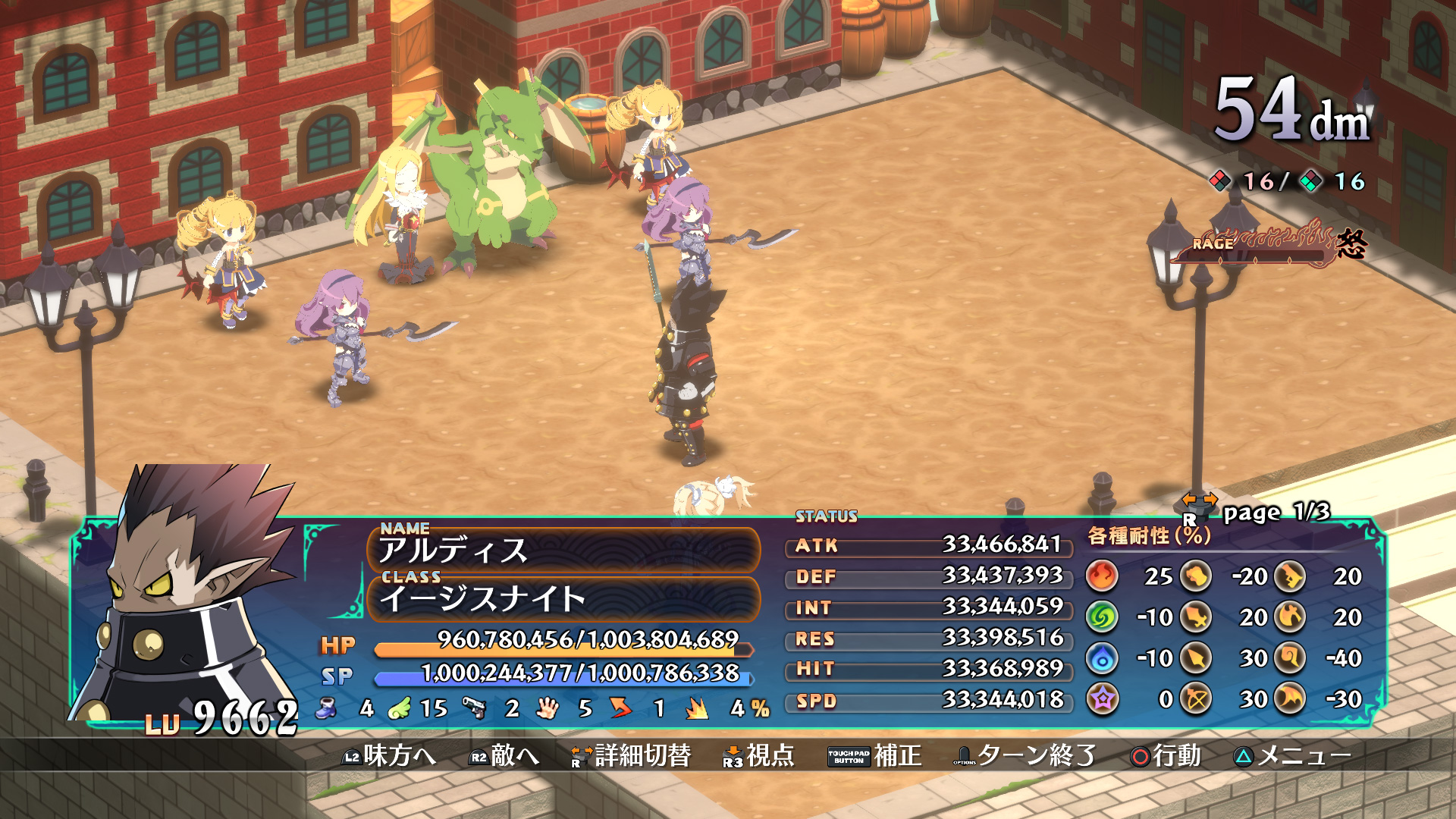Click the gun resistance icon
Viewport: 1456px width, 819px height.
1291,577
